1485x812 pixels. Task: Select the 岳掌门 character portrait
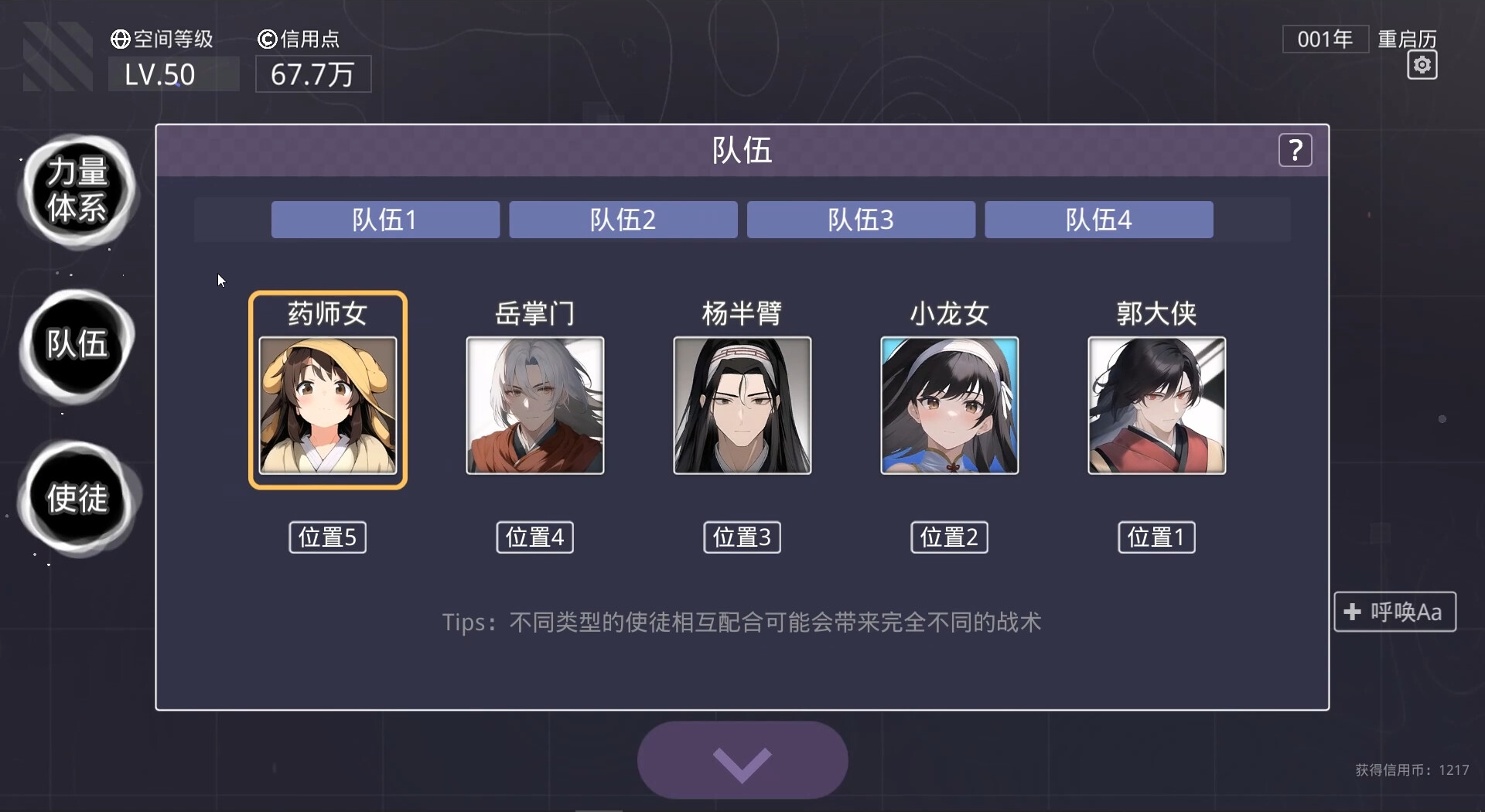coord(534,405)
